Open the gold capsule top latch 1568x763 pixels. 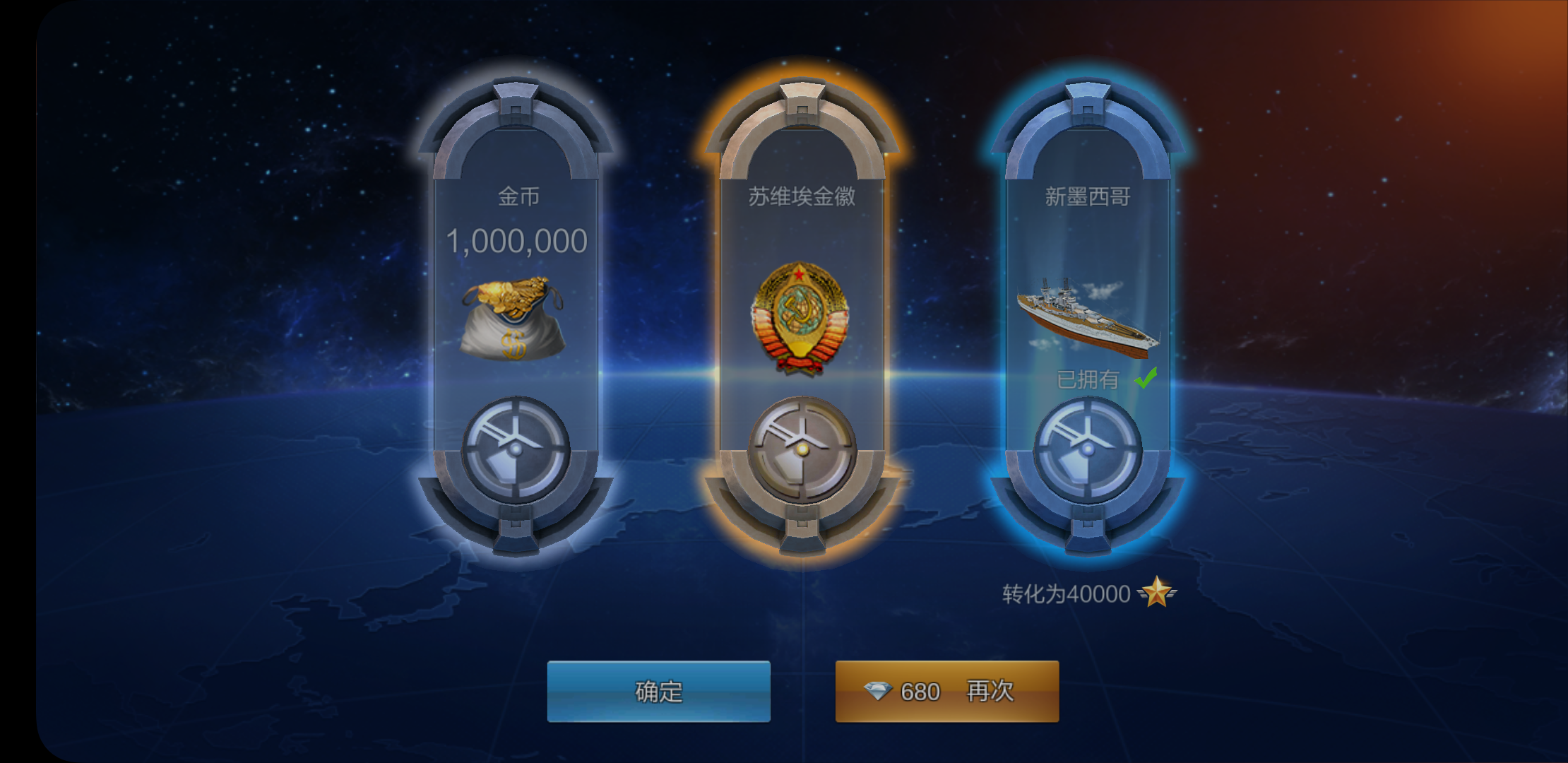tap(516, 99)
